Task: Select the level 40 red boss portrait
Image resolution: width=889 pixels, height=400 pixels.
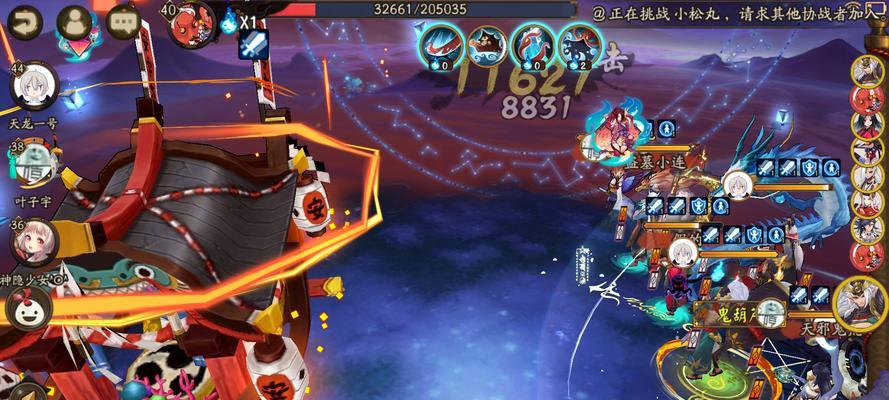Action: (195, 22)
